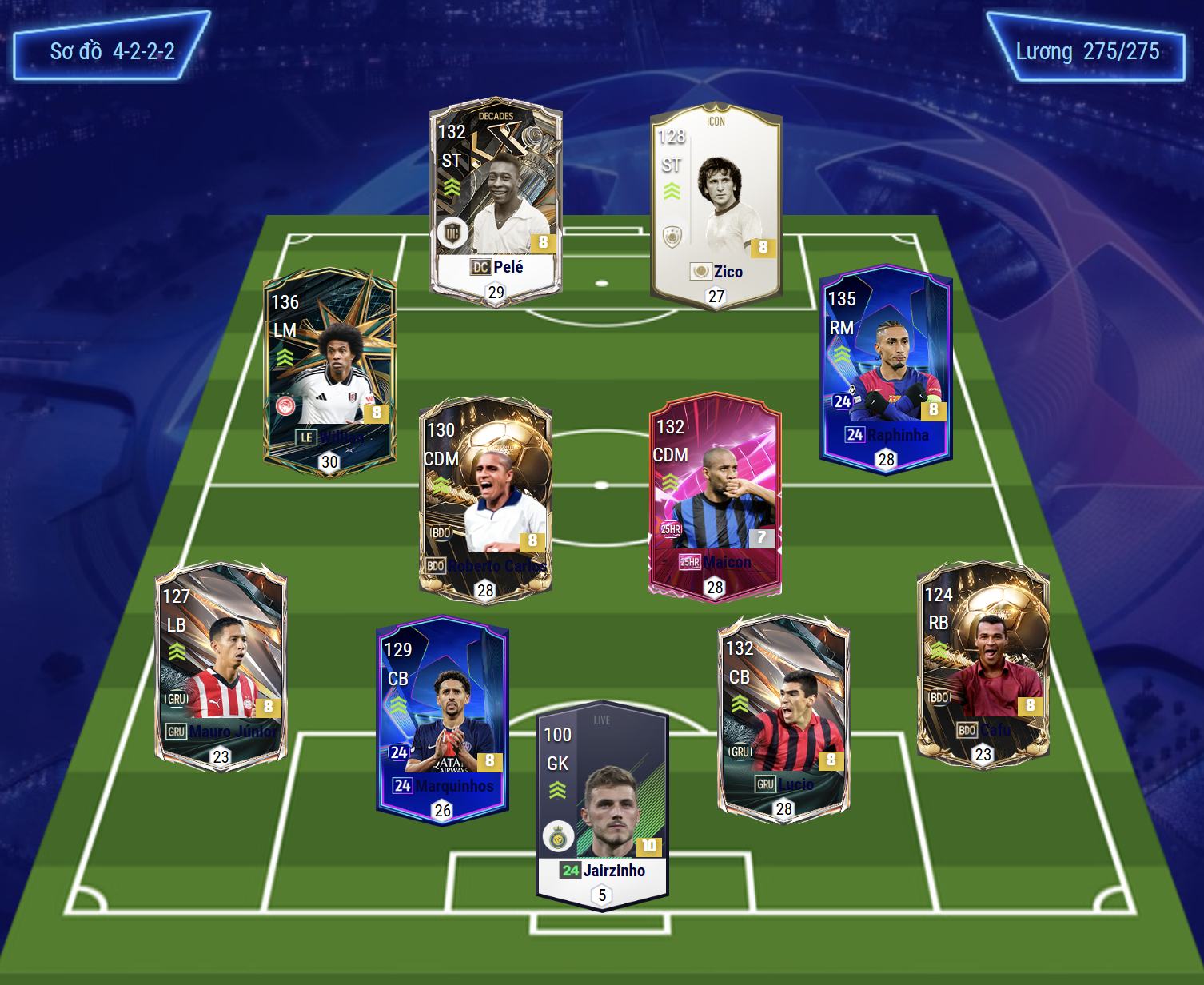Select the Cafu right back card

click(983, 664)
